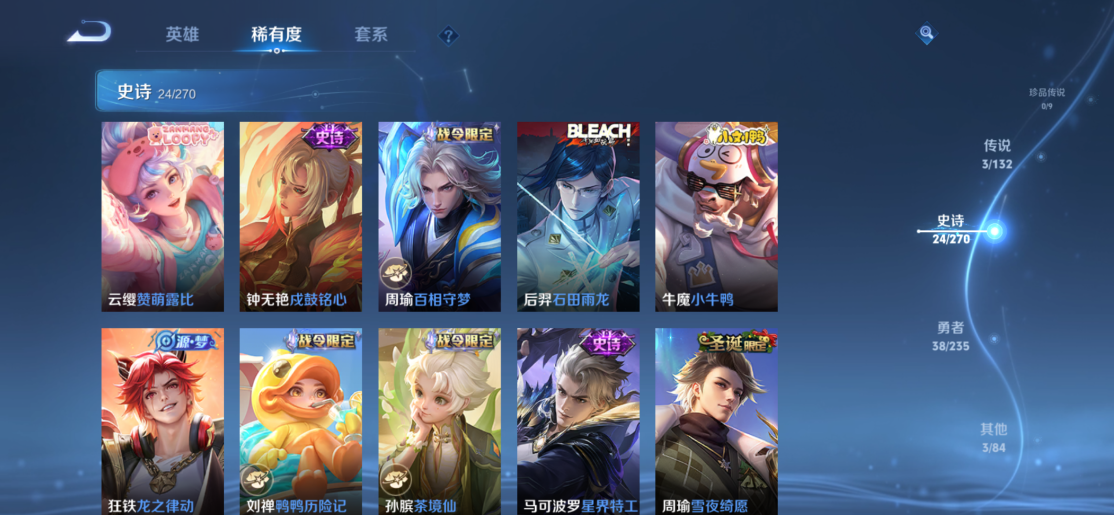Viewport: 1114px width, 515px height.
Task: Jump to the 传说 rarity section
Action: (x=997, y=153)
